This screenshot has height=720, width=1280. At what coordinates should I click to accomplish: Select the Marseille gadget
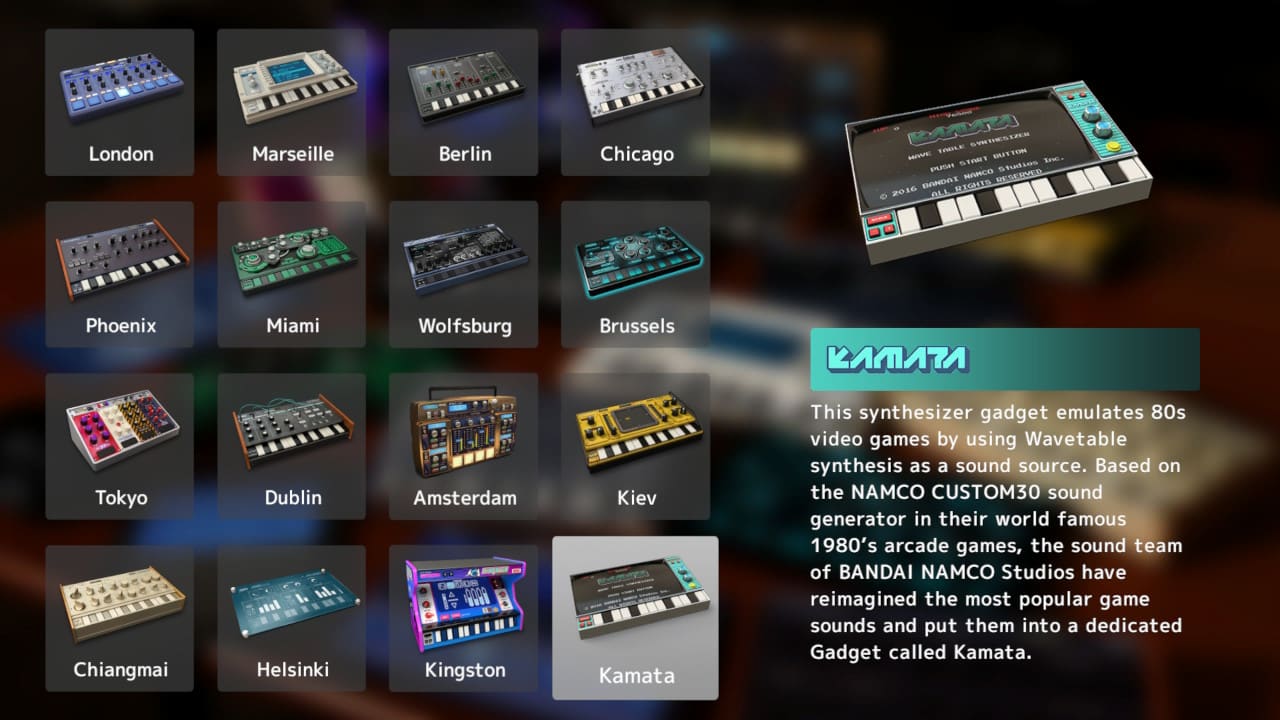[x=291, y=100]
